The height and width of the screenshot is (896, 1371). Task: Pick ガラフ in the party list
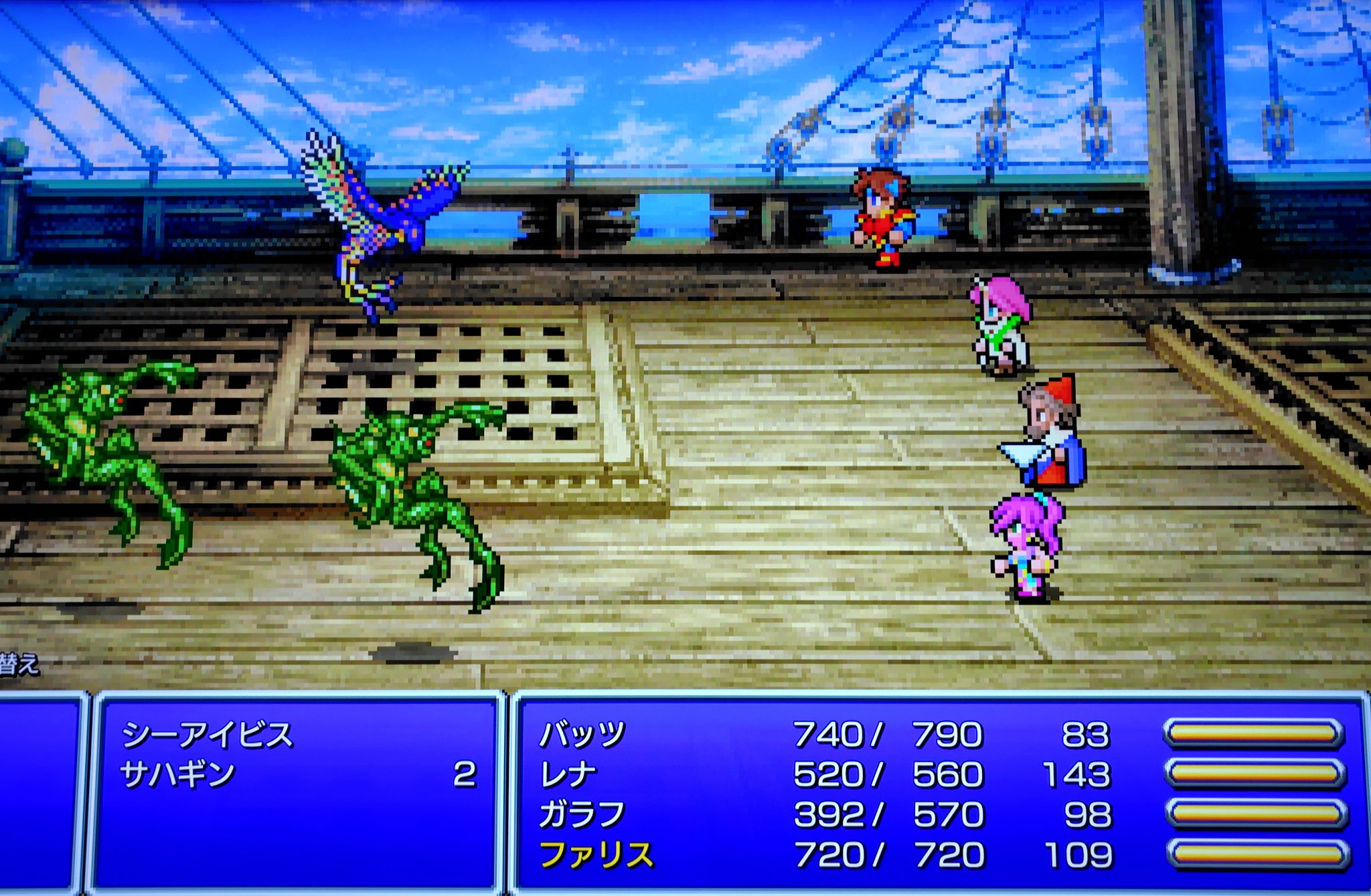tap(582, 814)
